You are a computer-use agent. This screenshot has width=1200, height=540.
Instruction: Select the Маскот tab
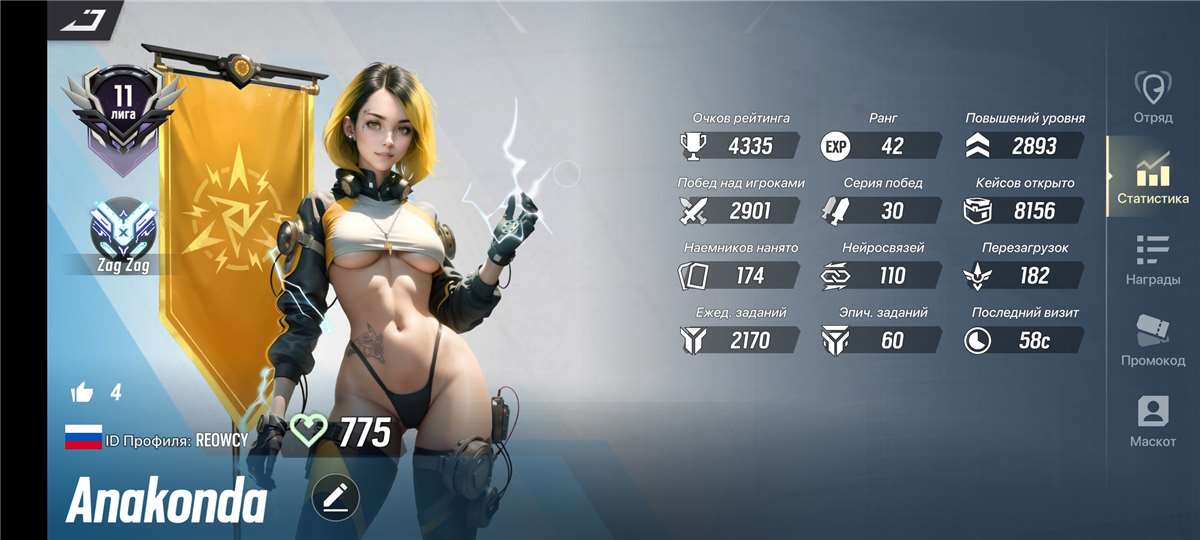point(1152,421)
